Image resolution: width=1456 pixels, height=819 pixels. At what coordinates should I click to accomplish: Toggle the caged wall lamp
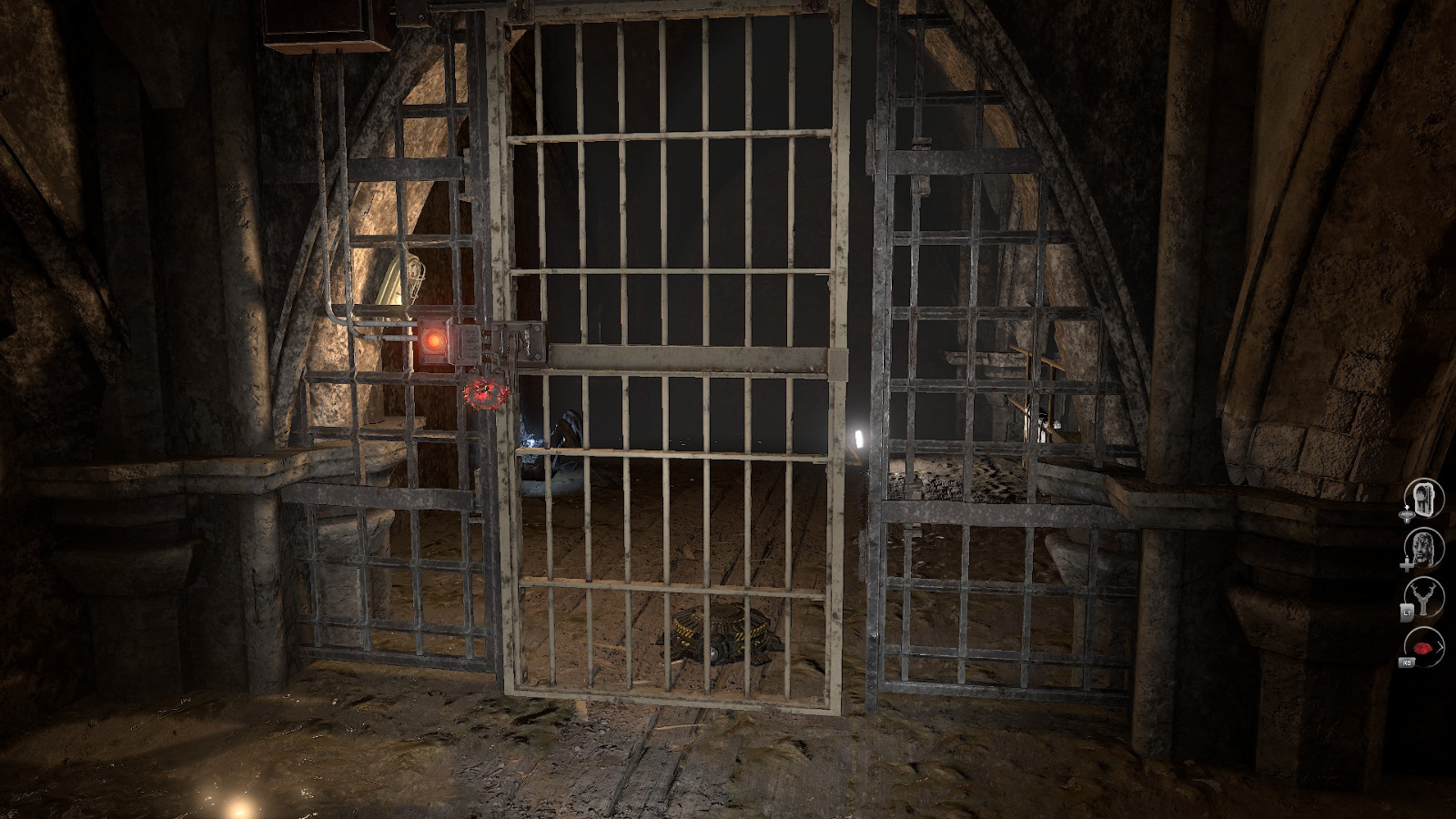pos(414,268)
